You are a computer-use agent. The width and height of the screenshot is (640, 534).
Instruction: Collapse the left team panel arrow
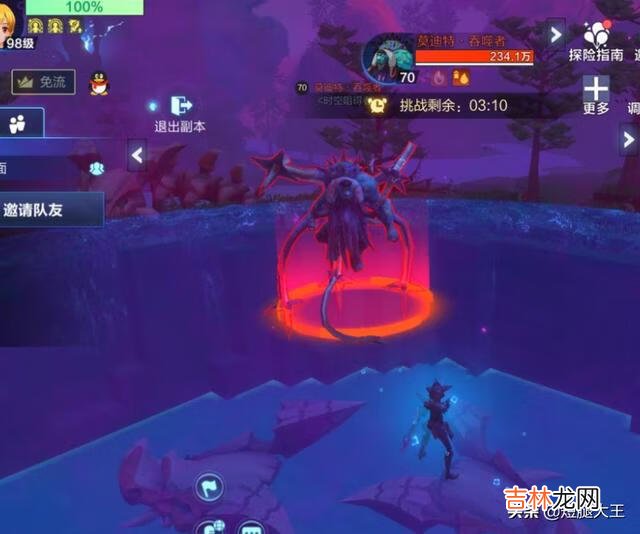pos(137,154)
